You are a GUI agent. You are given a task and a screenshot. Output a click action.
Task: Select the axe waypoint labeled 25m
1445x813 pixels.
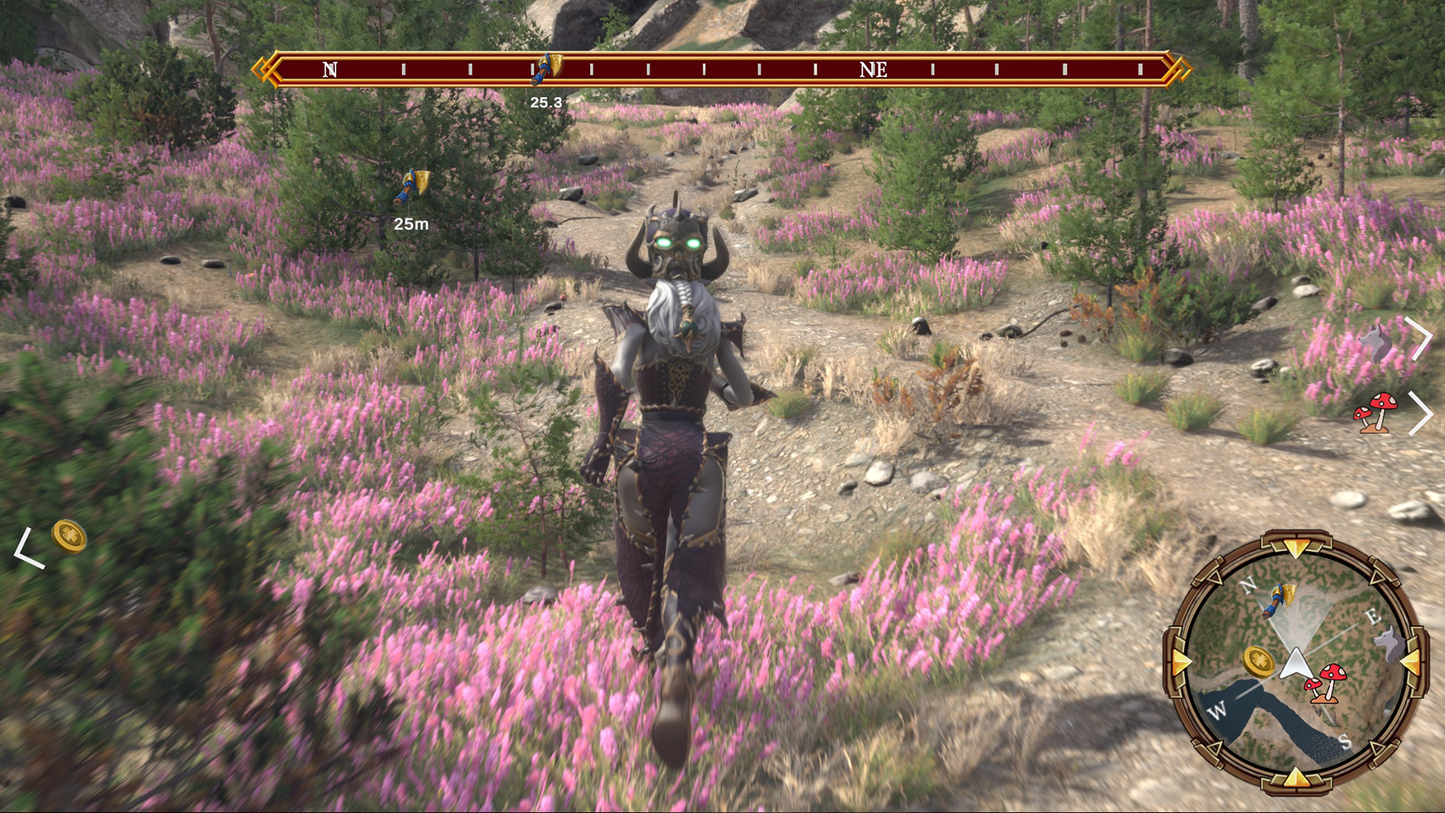pyautogui.click(x=411, y=186)
